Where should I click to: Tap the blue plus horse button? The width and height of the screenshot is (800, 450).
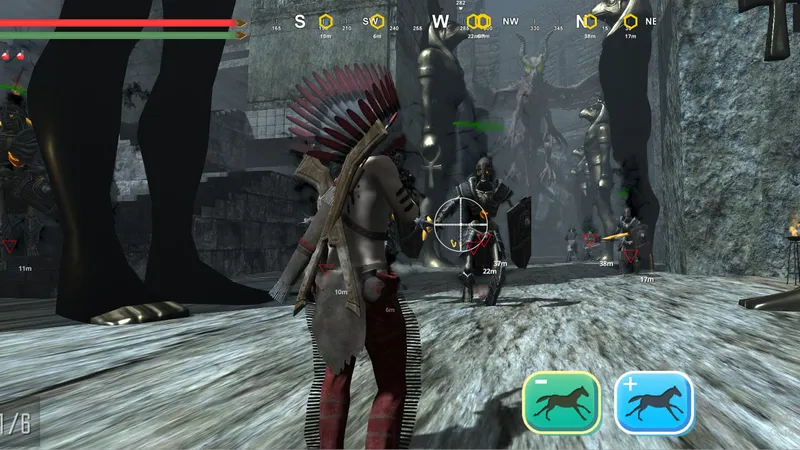(654, 402)
